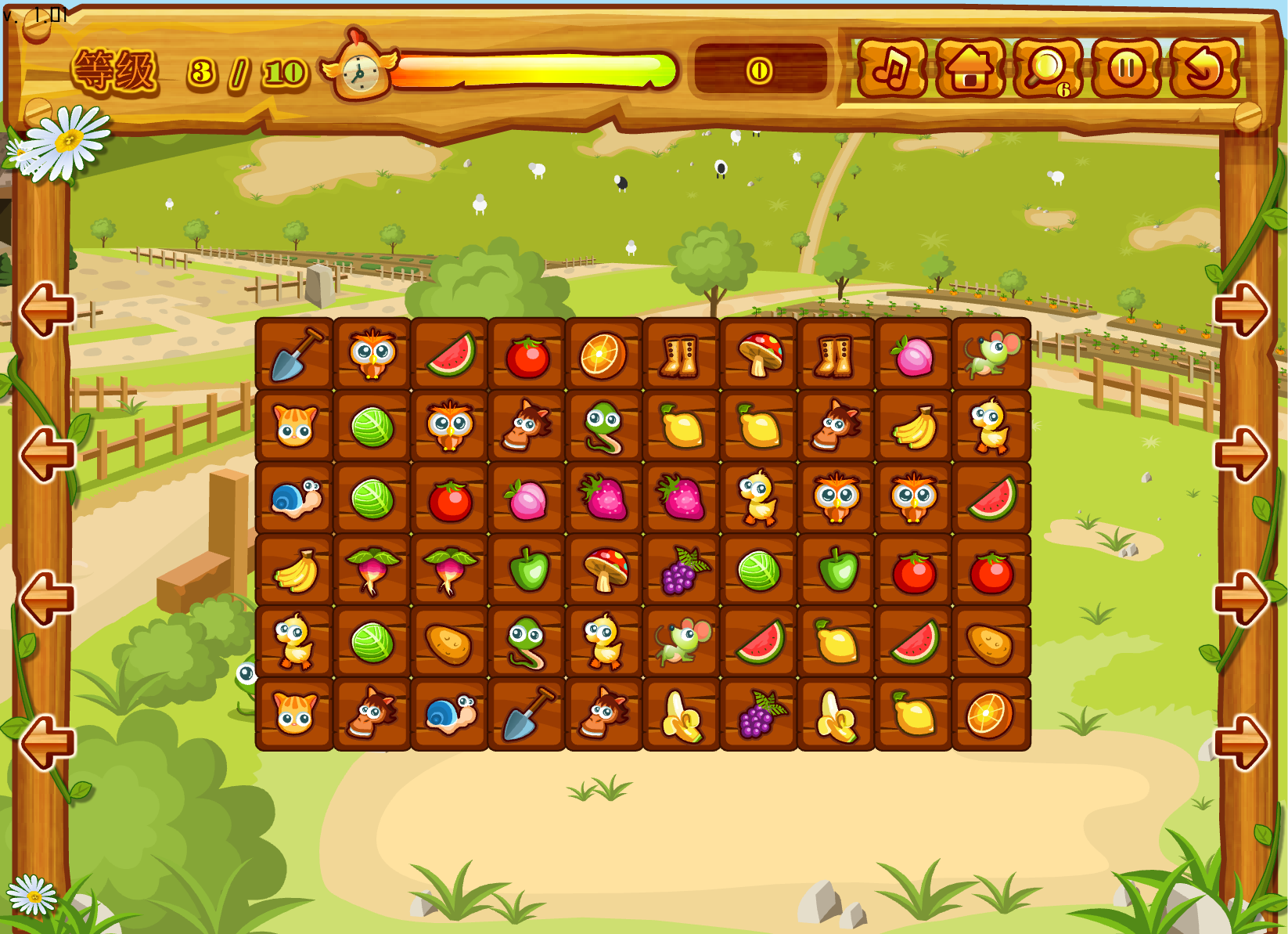
Task: Select the peach tile beside the mouse tile
Action: point(914,355)
